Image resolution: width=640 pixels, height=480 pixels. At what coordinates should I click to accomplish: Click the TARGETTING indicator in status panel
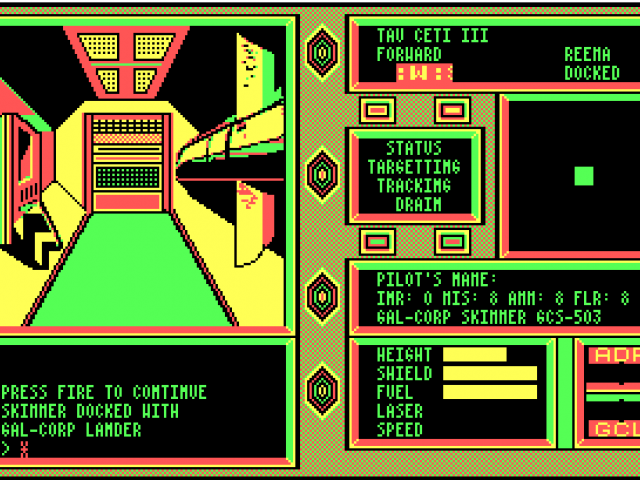click(414, 167)
